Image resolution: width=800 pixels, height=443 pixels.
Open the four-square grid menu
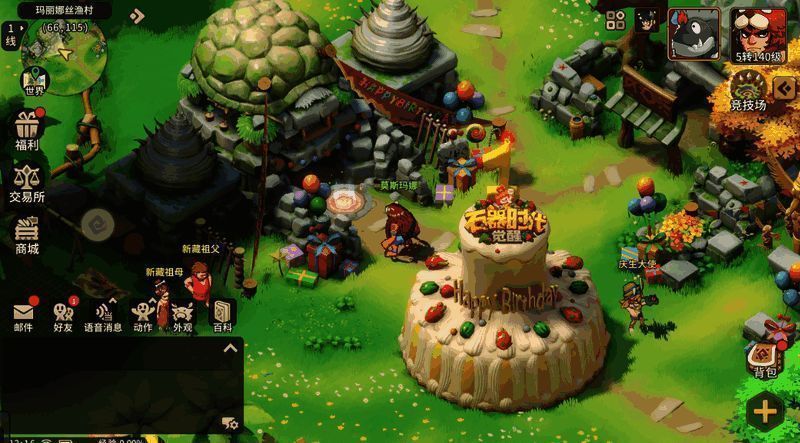(x=616, y=19)
